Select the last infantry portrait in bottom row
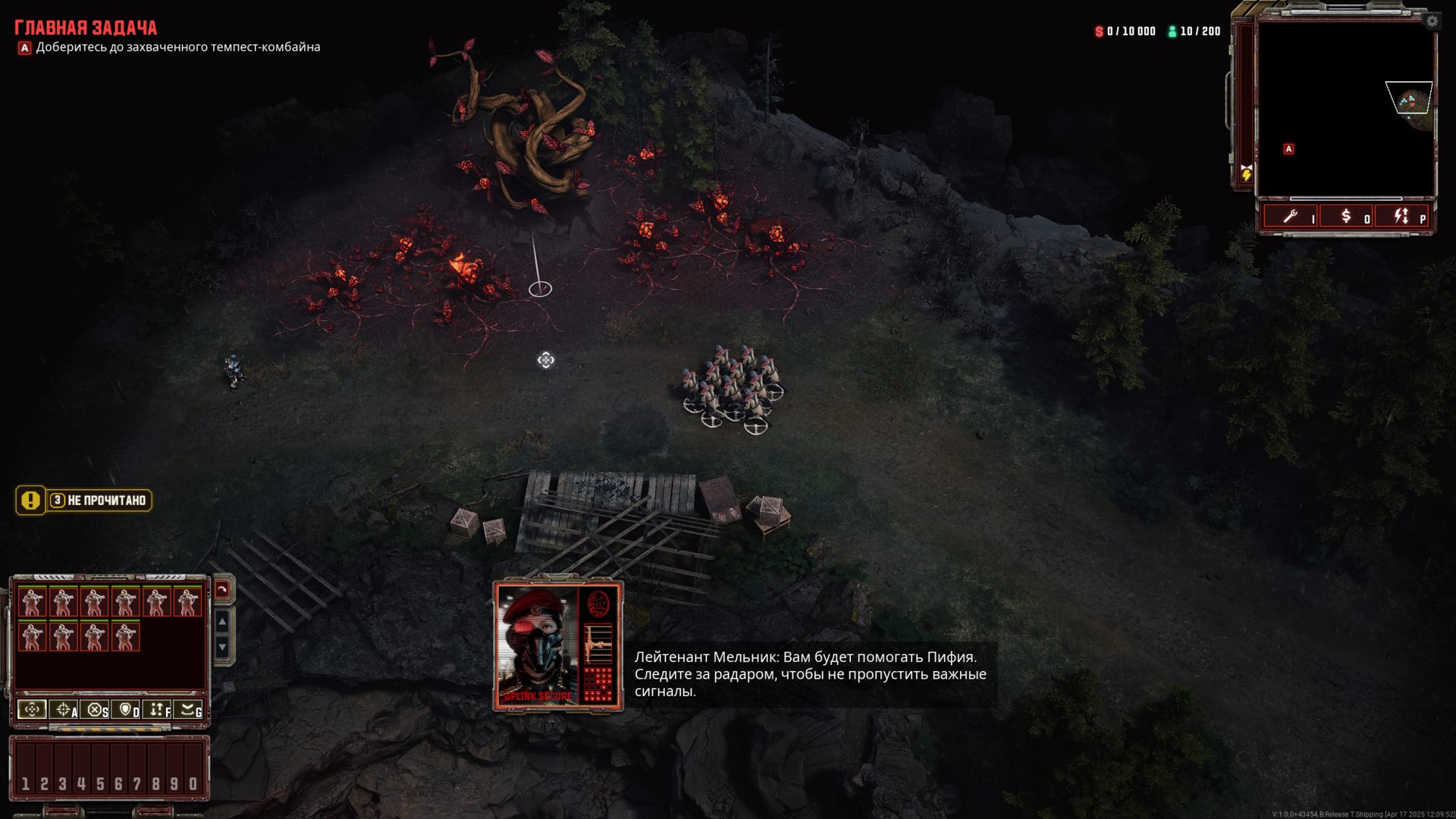 125,637
